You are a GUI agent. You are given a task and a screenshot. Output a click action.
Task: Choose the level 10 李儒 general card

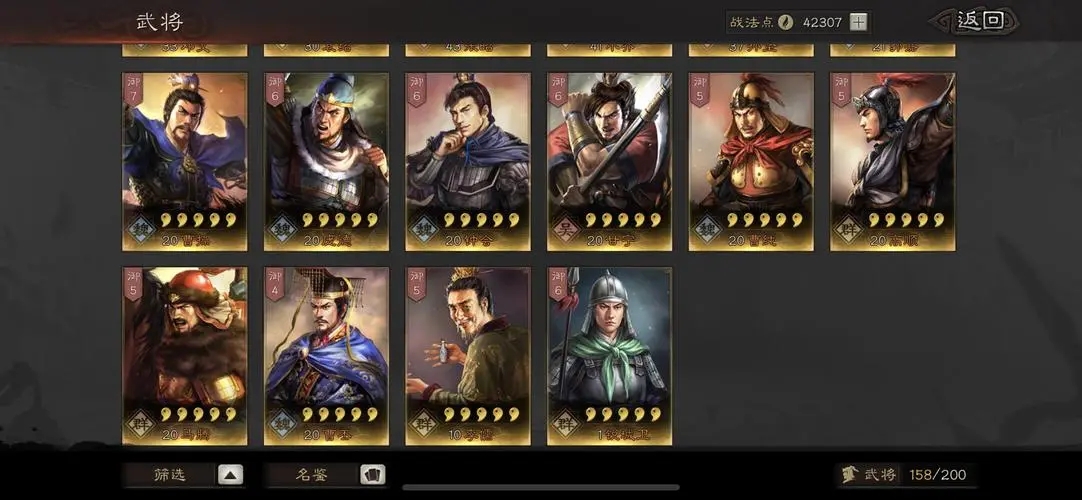tap(468, 355)
